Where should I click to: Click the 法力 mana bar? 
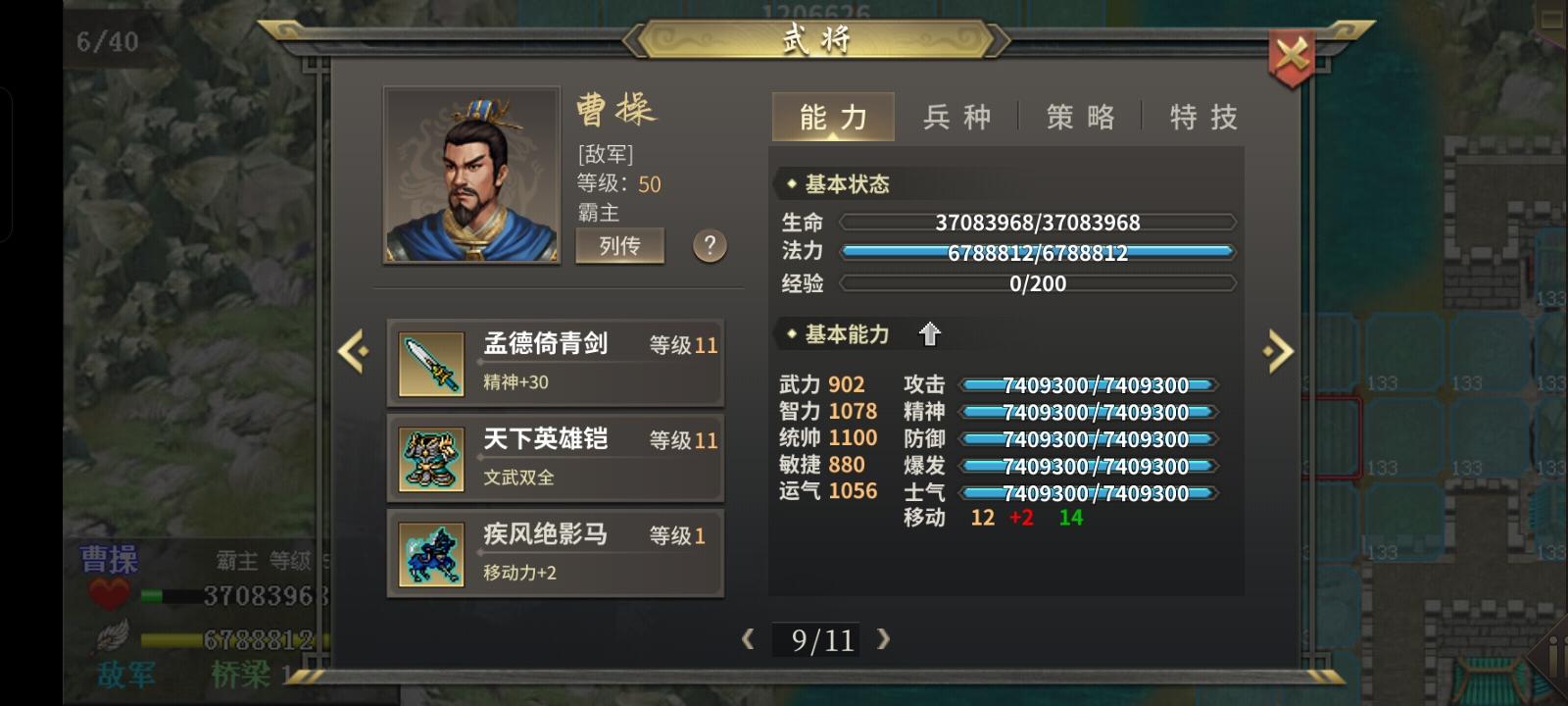coord(1039,252)
